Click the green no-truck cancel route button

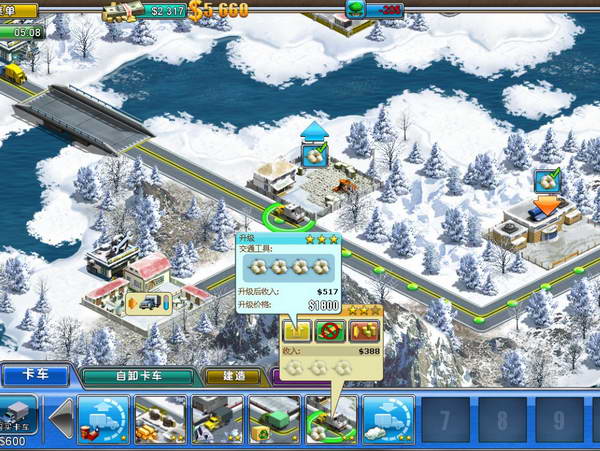click(327, 330)
